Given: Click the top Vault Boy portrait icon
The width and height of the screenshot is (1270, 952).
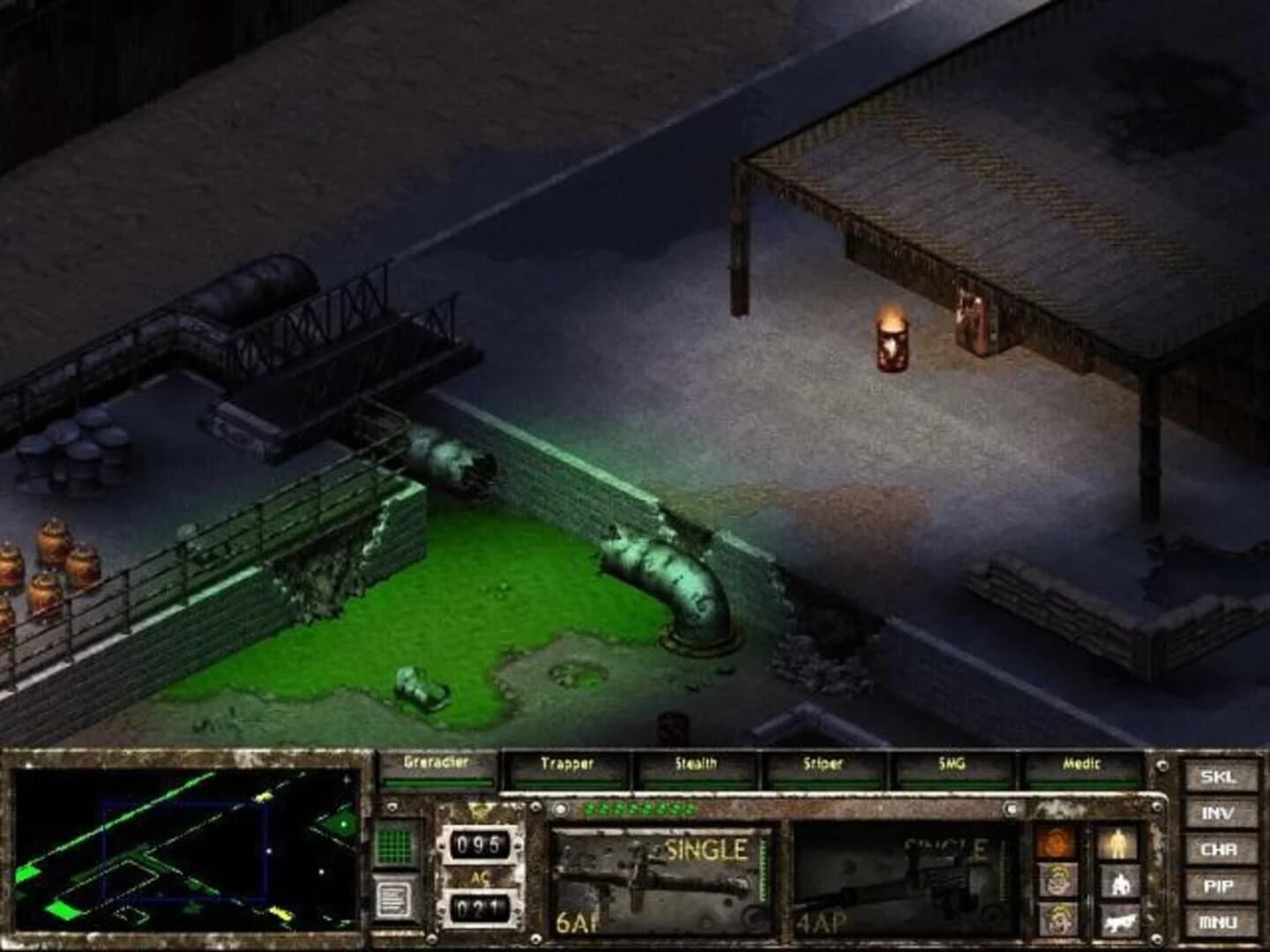Looking at the screenshot, I should coord(1058,880).
